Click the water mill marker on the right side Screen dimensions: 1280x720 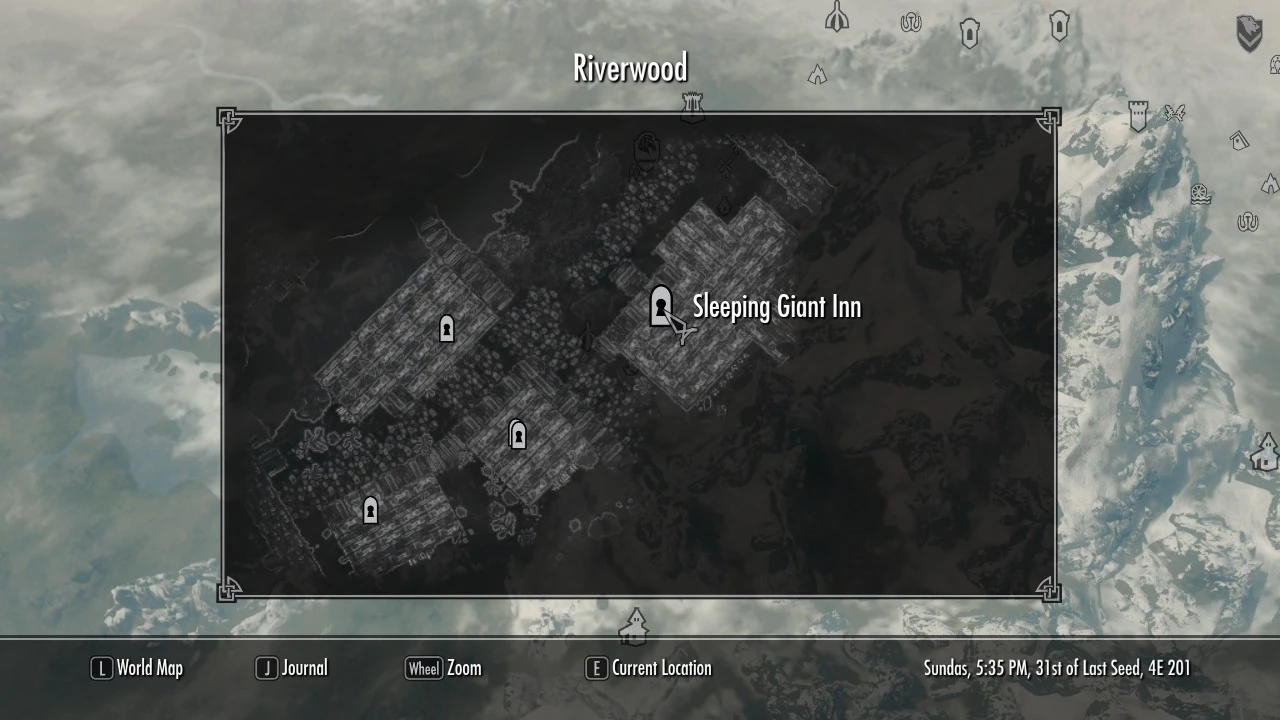tap(1199, 194)
